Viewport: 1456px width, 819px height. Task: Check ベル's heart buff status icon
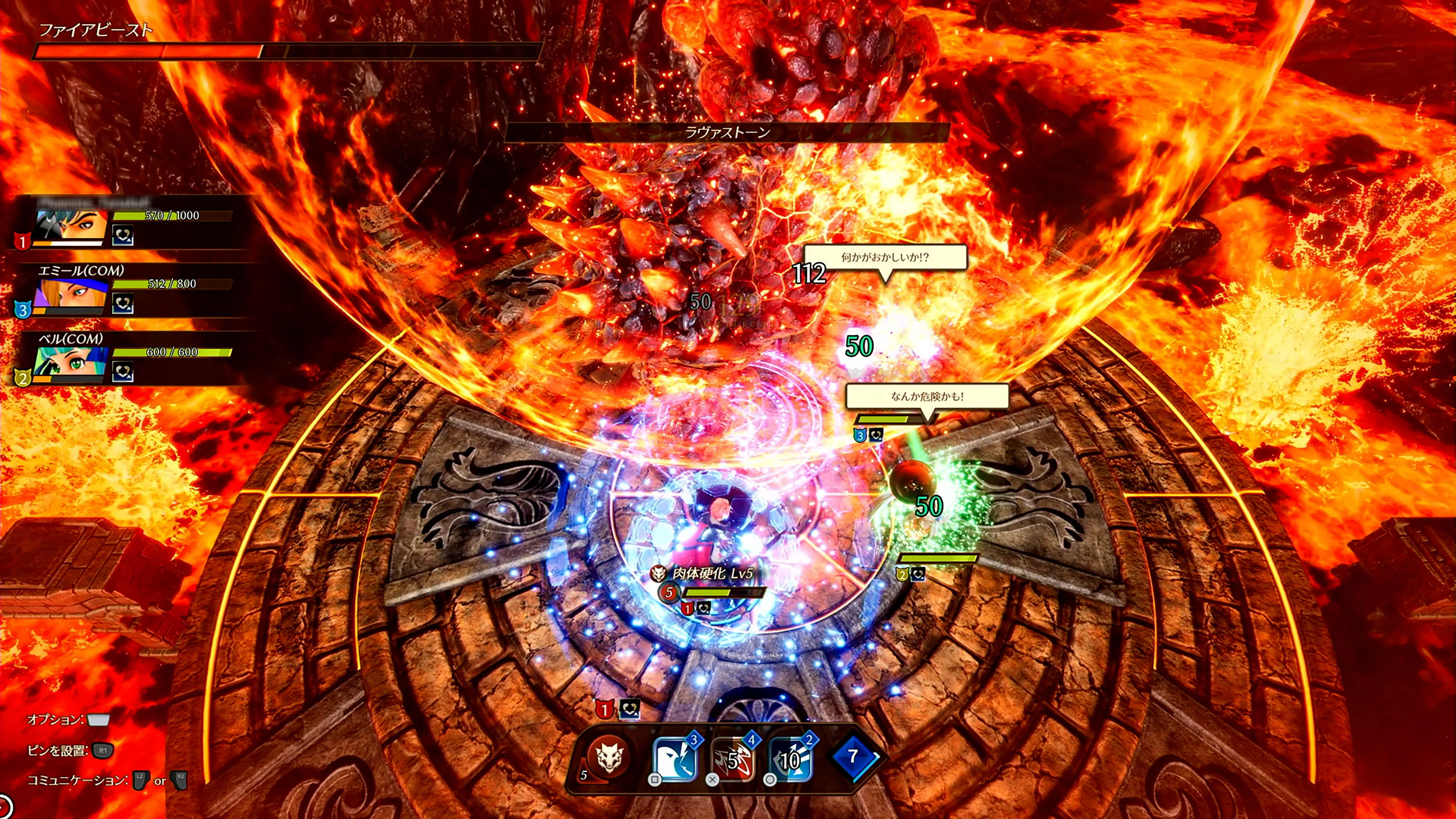[122, 372]
